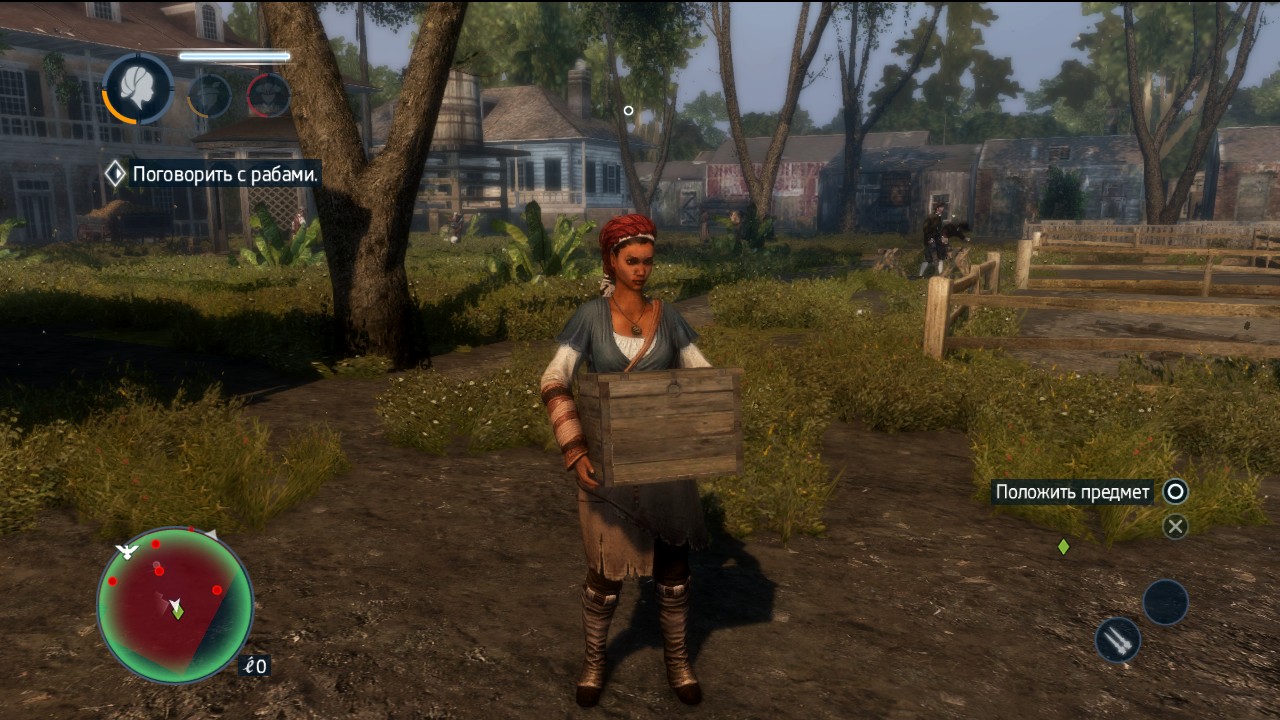1280x720 pixels.
Task: Click the "Положить предмет" action label
Action: click(x=1072, y=492)
